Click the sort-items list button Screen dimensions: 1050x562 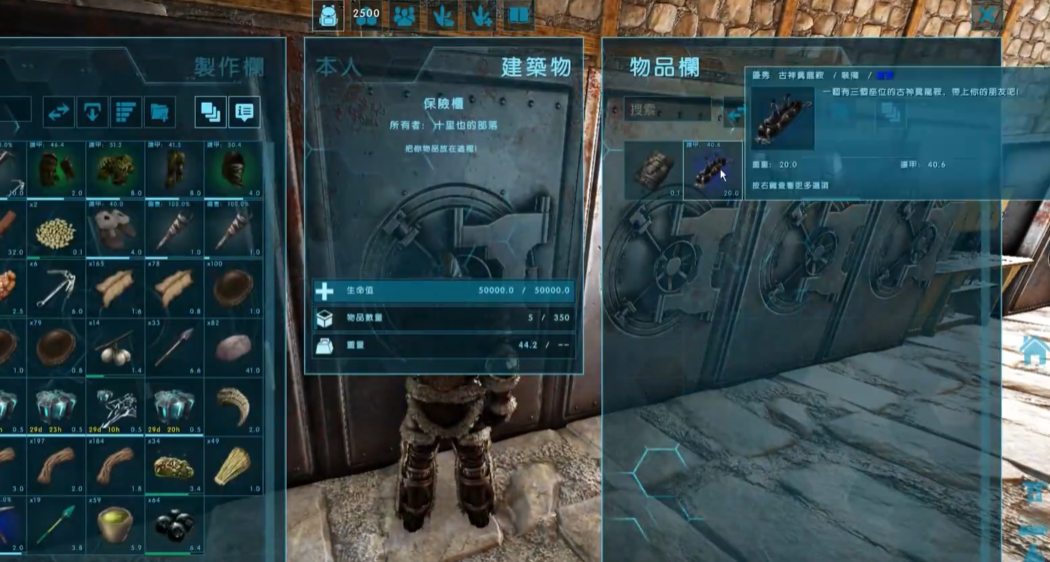126,112
